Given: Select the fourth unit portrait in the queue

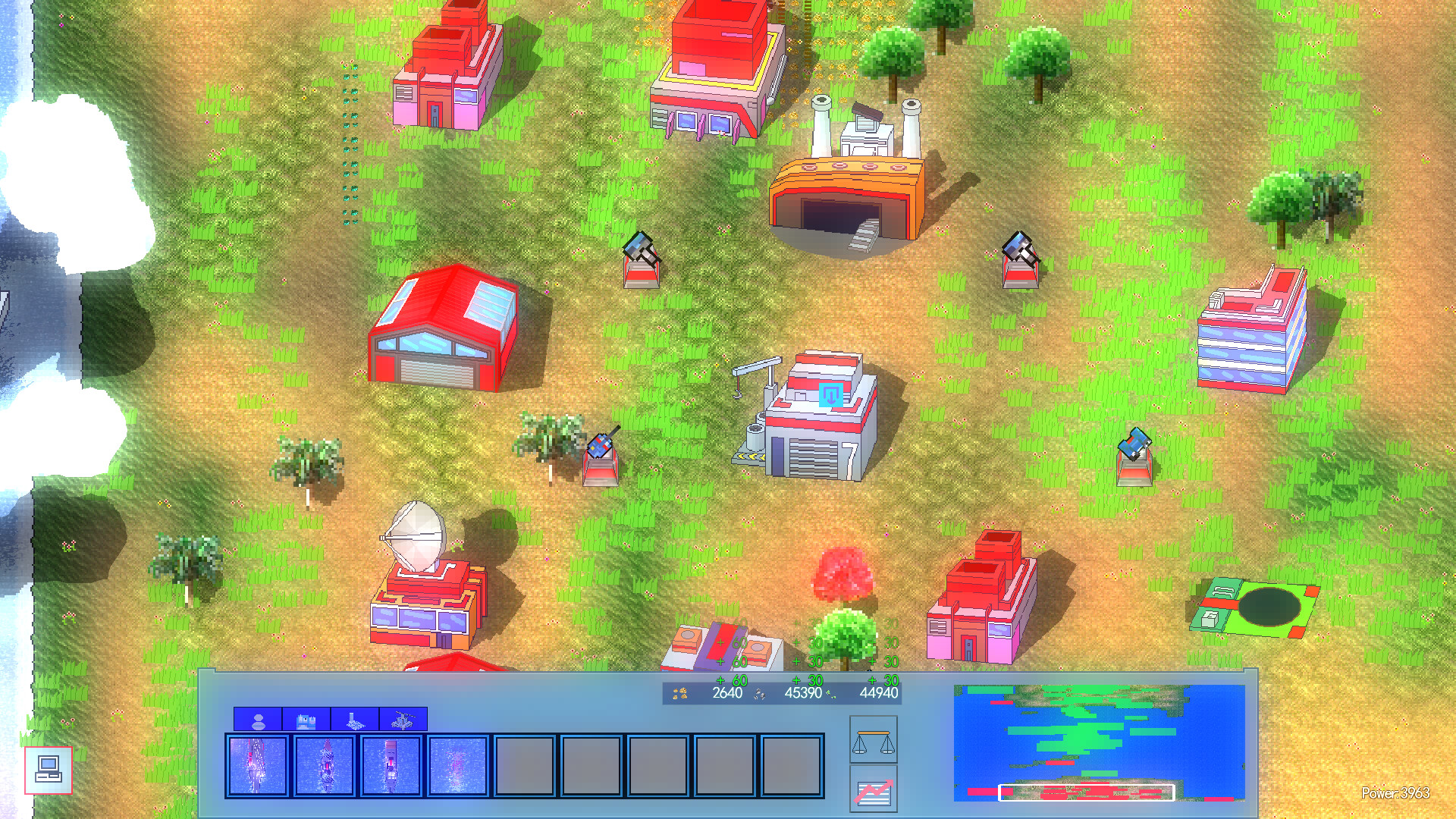Looking at the screenshot, I should (x=457, y=765).
